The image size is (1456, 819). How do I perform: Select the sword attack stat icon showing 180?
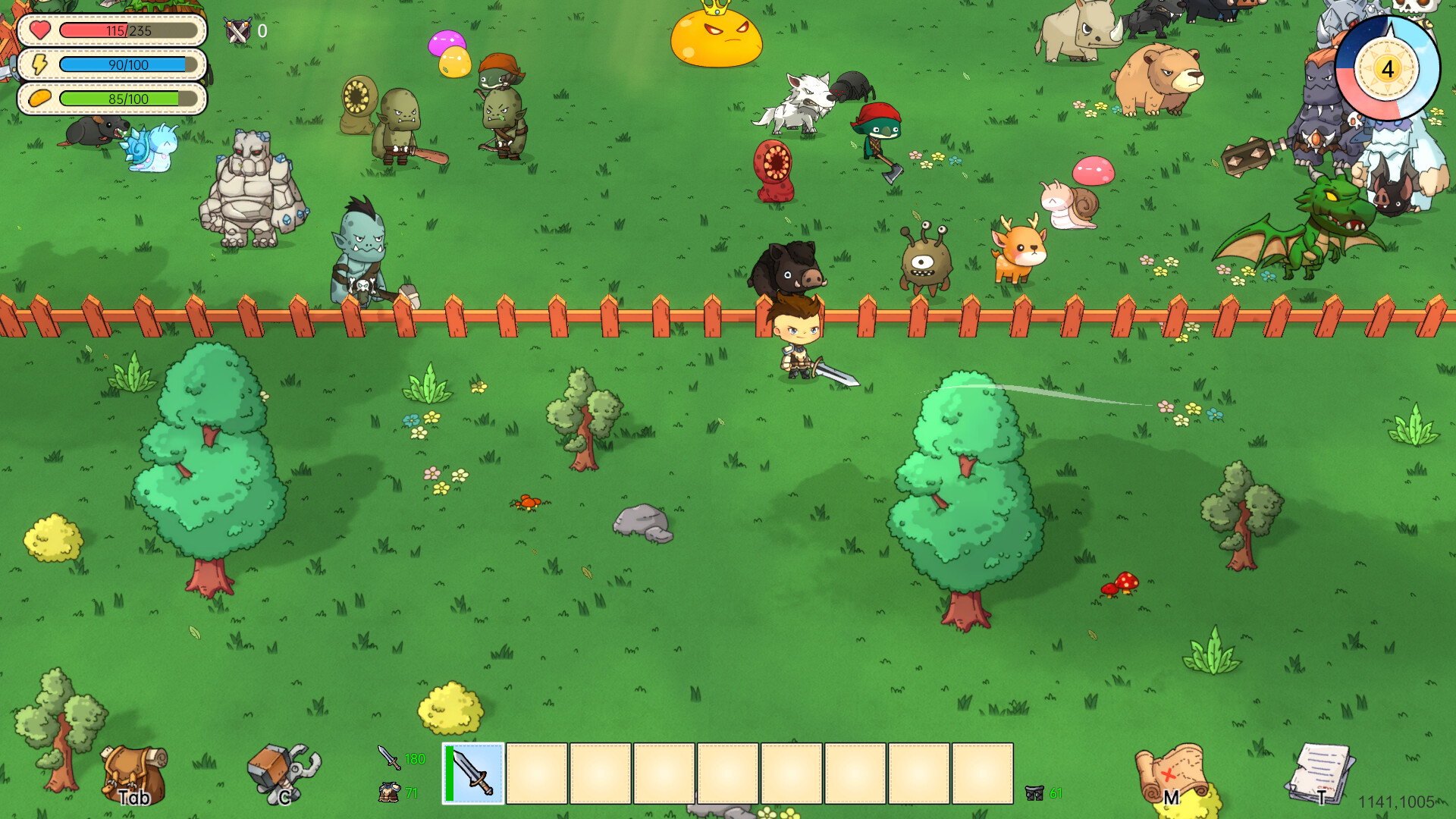(x=384, y=758)
